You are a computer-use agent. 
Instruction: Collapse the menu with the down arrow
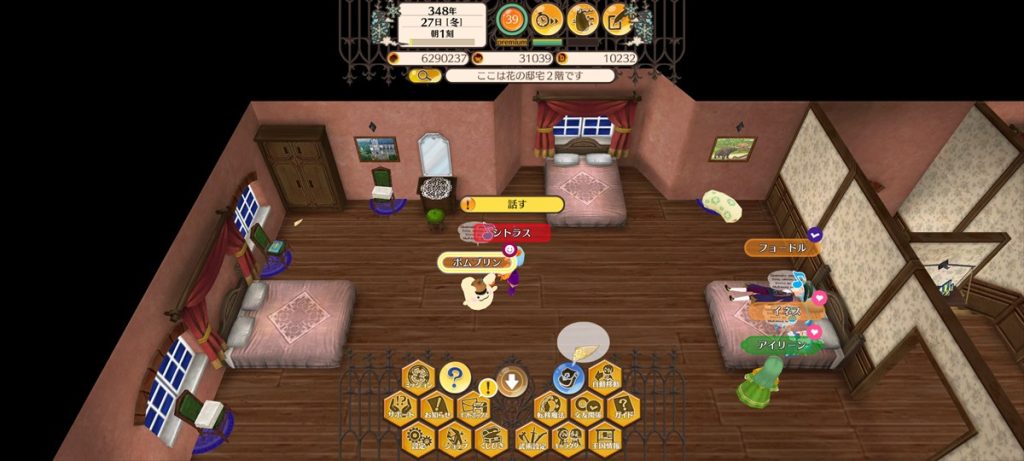click(x=512, y=380)
